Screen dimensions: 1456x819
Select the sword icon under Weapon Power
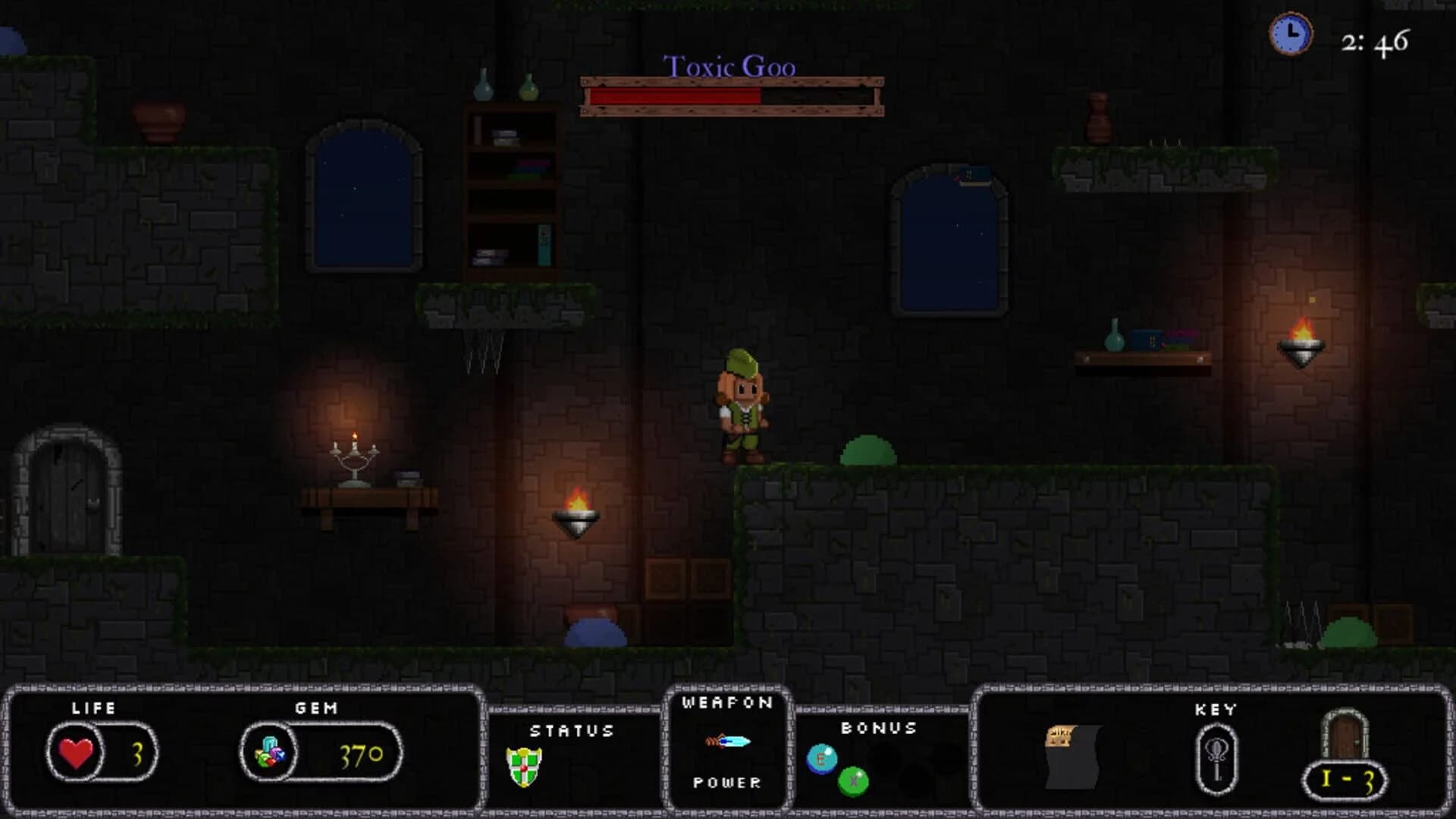[726, 742]
